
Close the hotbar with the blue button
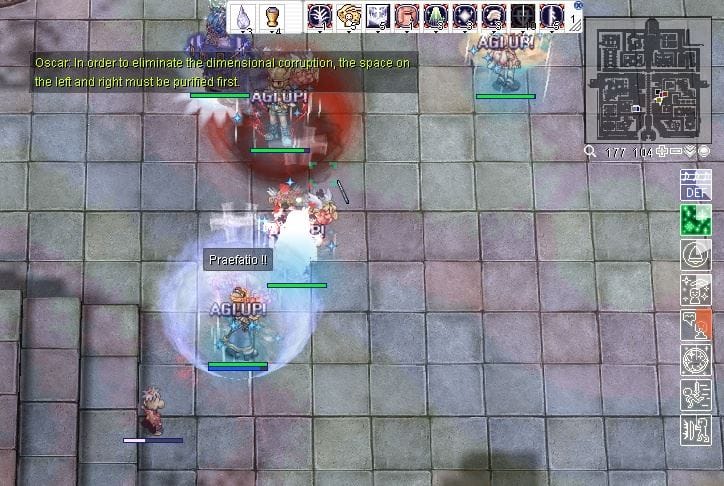578,5
